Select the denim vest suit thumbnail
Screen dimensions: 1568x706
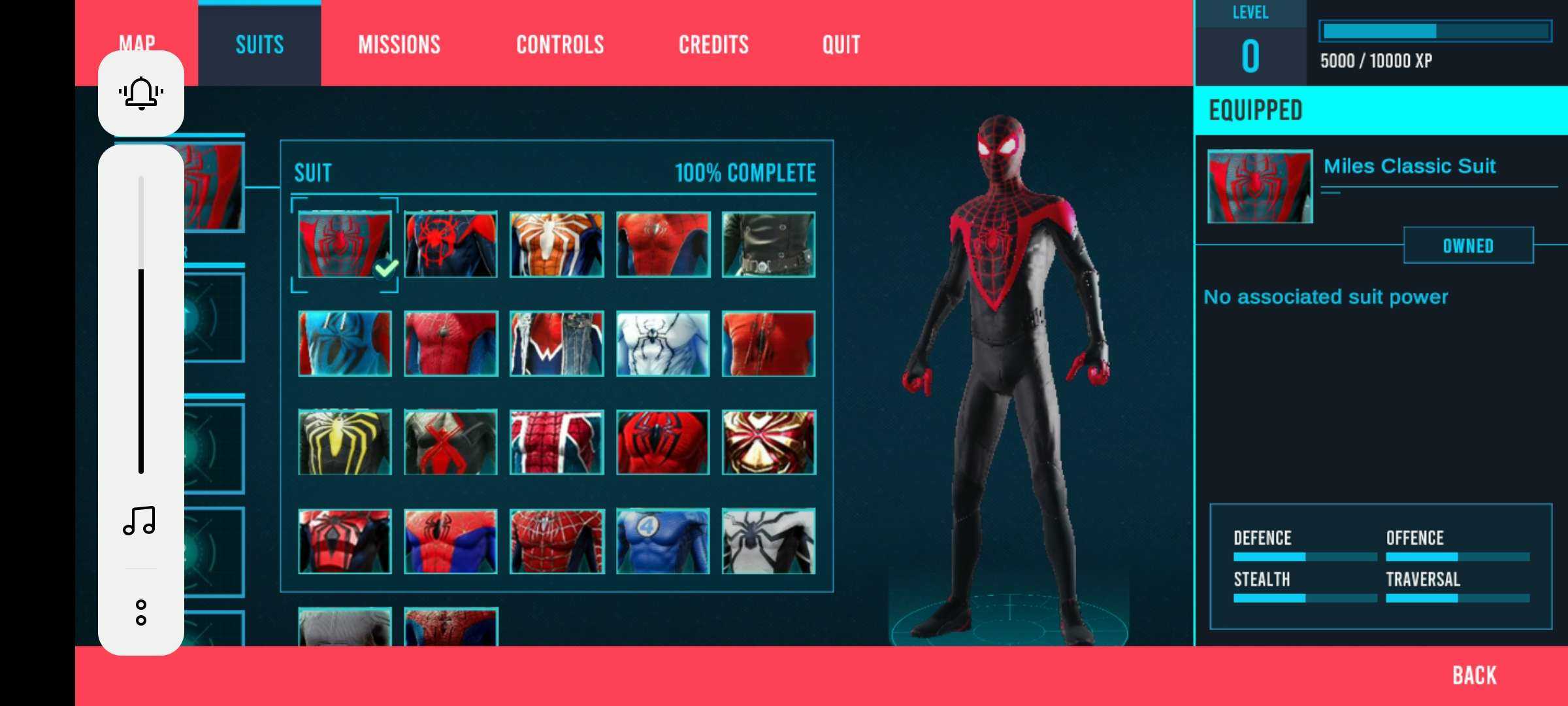pyautogui.click(x=556, y=344)
